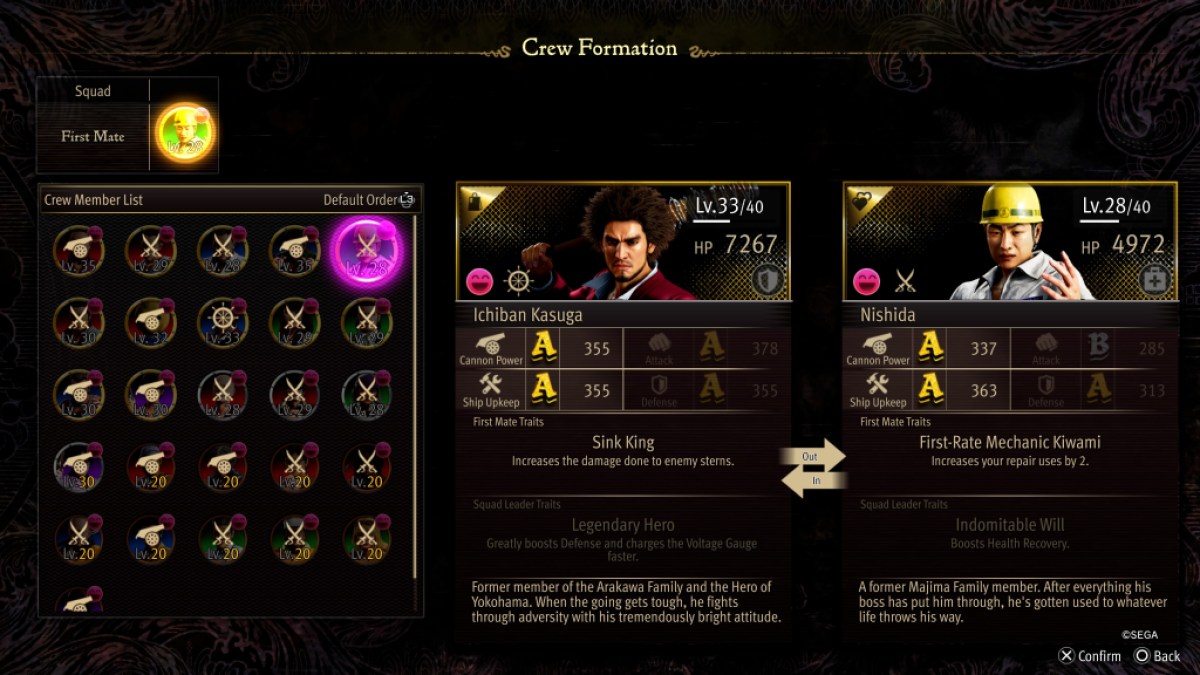Choose the highlighted Lv.28 crew member
The image size is (1200, 675).
[366, 251]
